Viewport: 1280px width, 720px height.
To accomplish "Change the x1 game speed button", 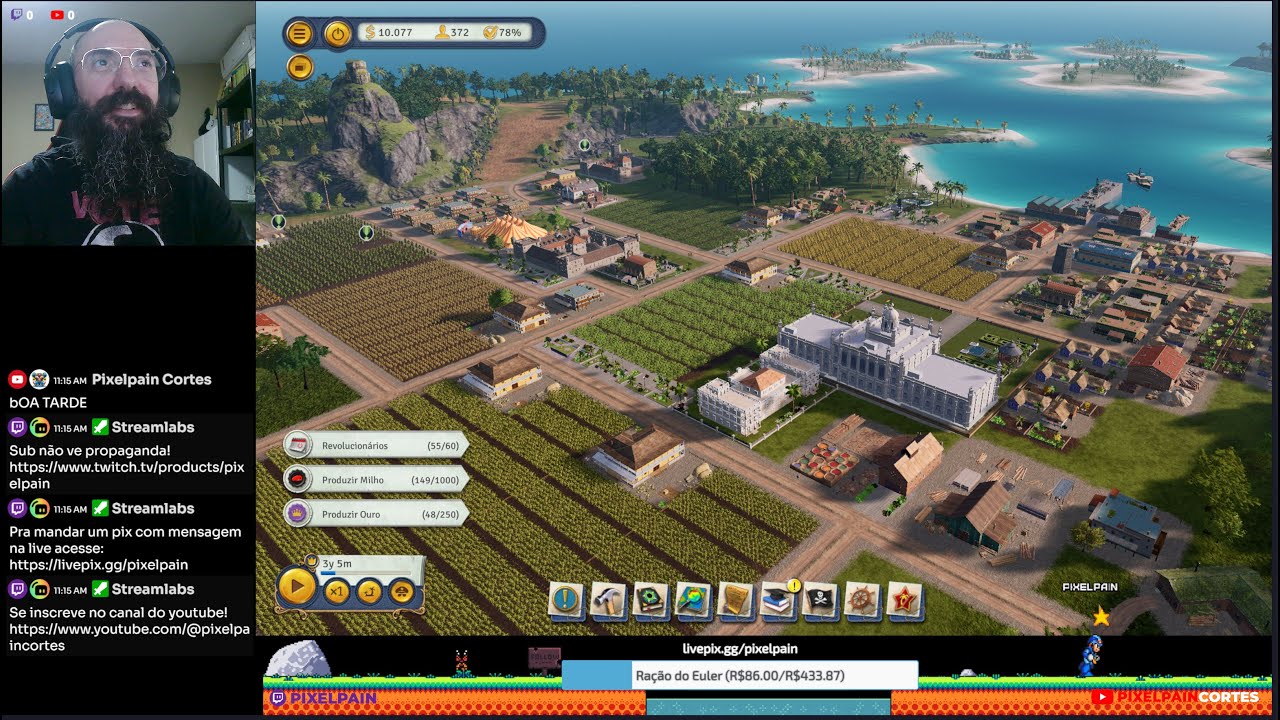I will [337, 591].
